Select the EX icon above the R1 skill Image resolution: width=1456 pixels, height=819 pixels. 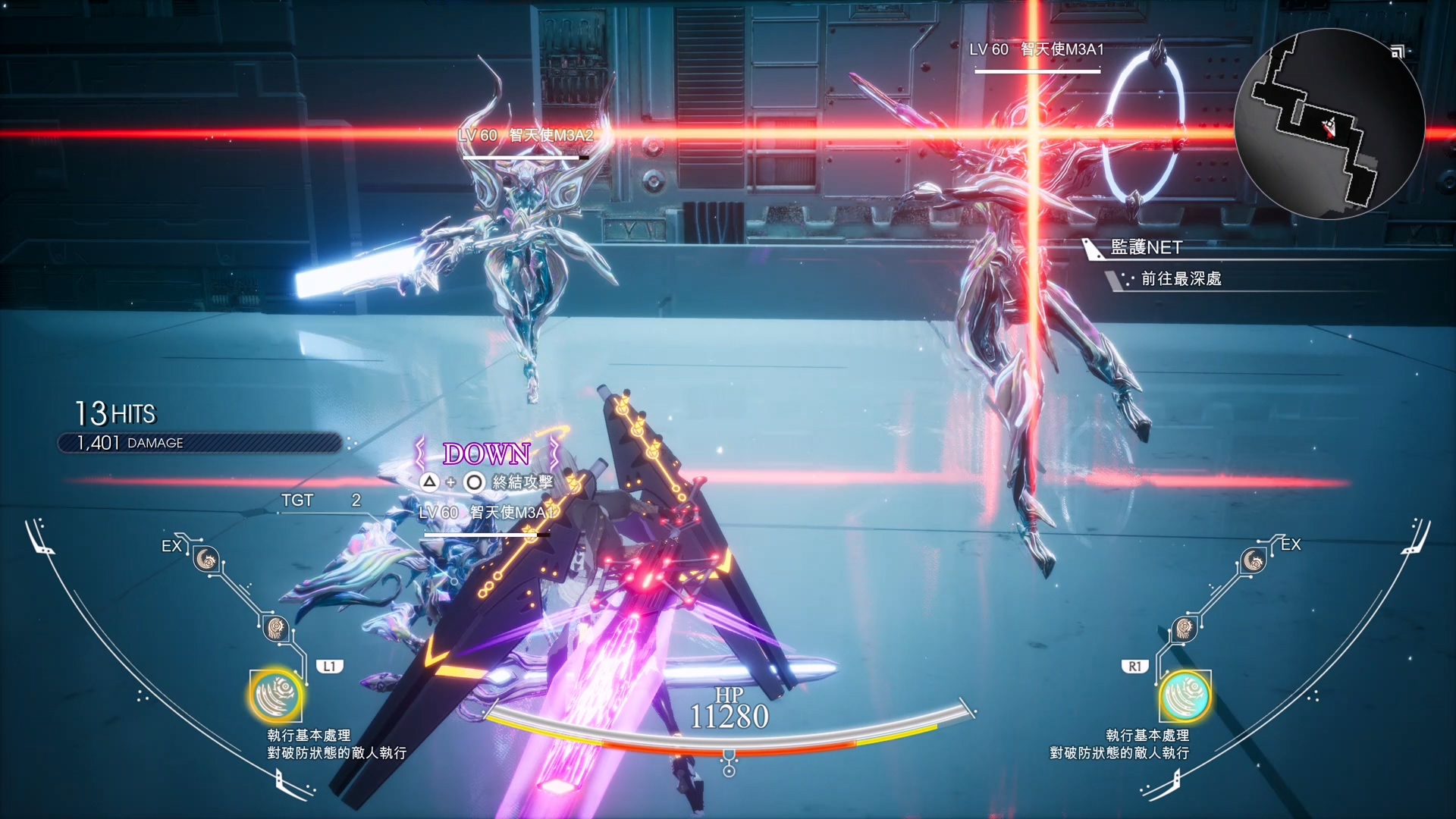[1253, 561]
